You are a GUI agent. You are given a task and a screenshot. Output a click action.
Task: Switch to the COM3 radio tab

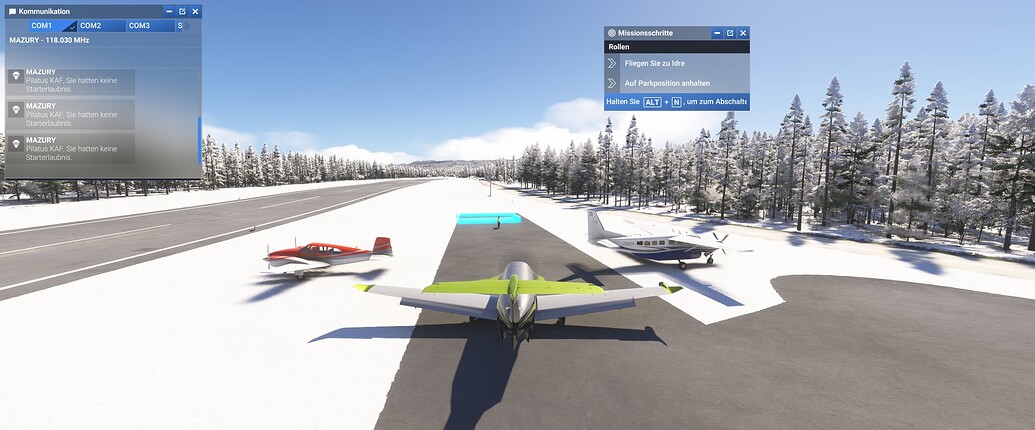139,25
